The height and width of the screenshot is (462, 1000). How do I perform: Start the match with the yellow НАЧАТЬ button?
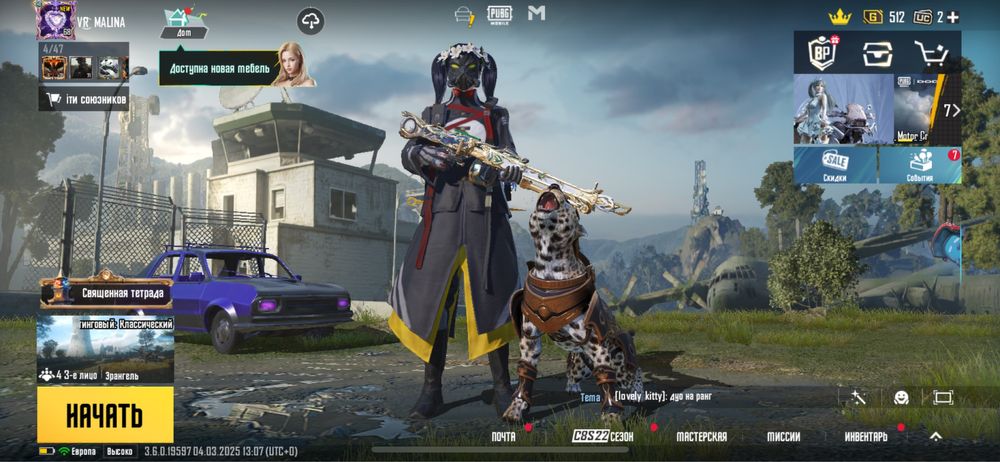[x=105, y=415]
